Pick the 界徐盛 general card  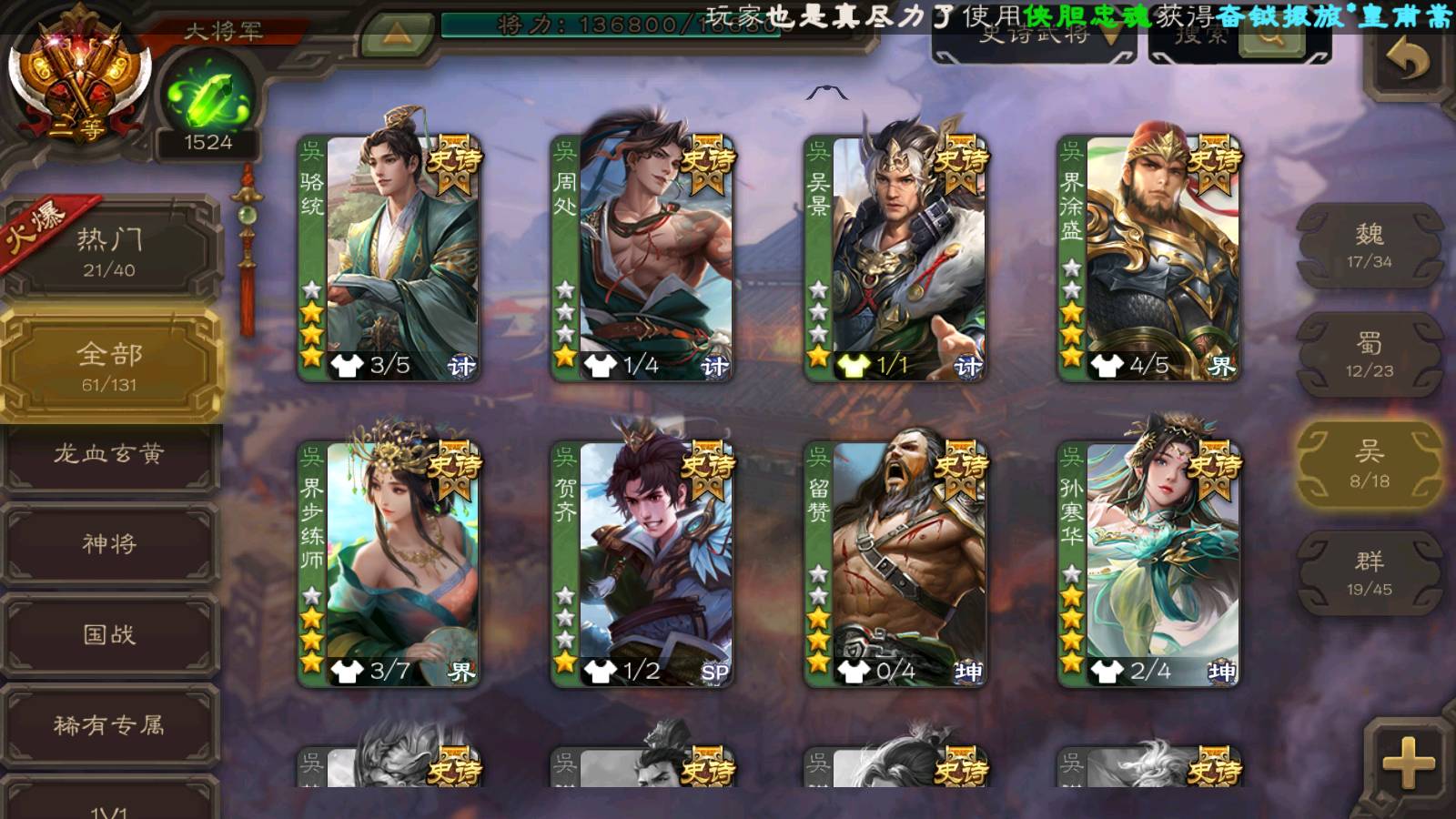(1149, 258)
